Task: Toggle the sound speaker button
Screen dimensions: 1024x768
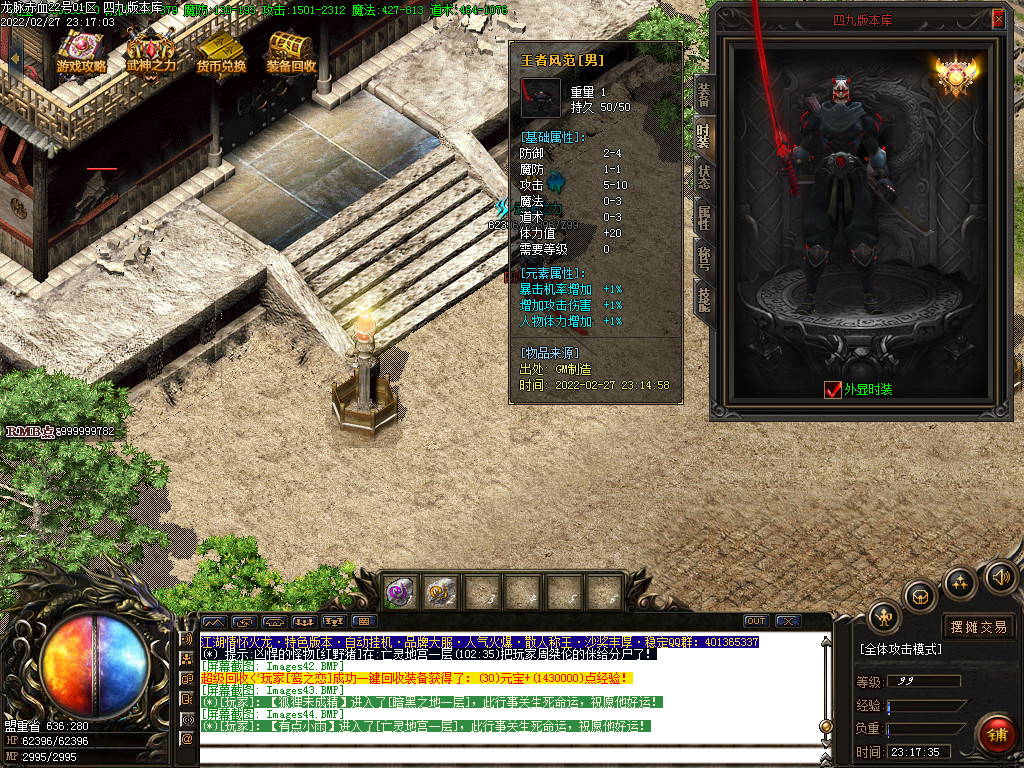Action: pyautogui.click(x=999, y=577)
